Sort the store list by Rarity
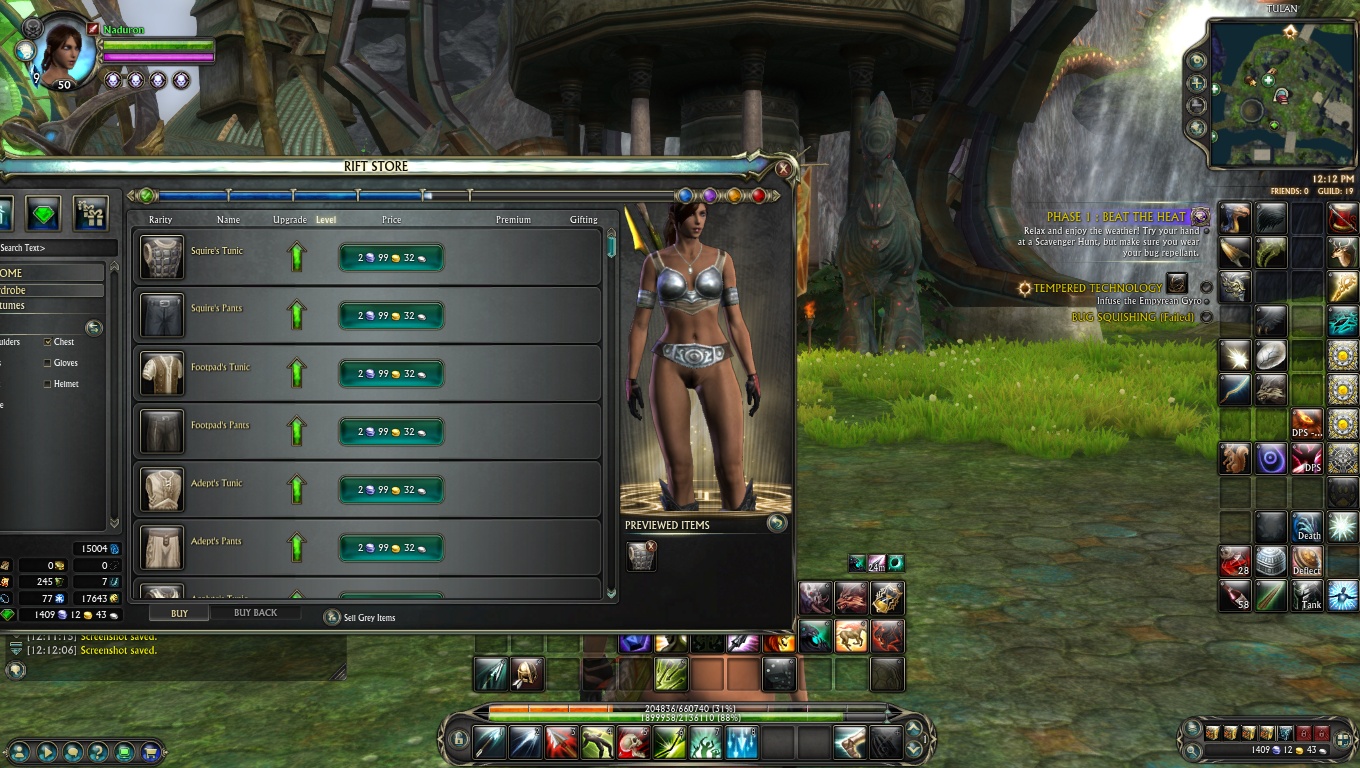 pyautogui.click(x=160, y=220)
